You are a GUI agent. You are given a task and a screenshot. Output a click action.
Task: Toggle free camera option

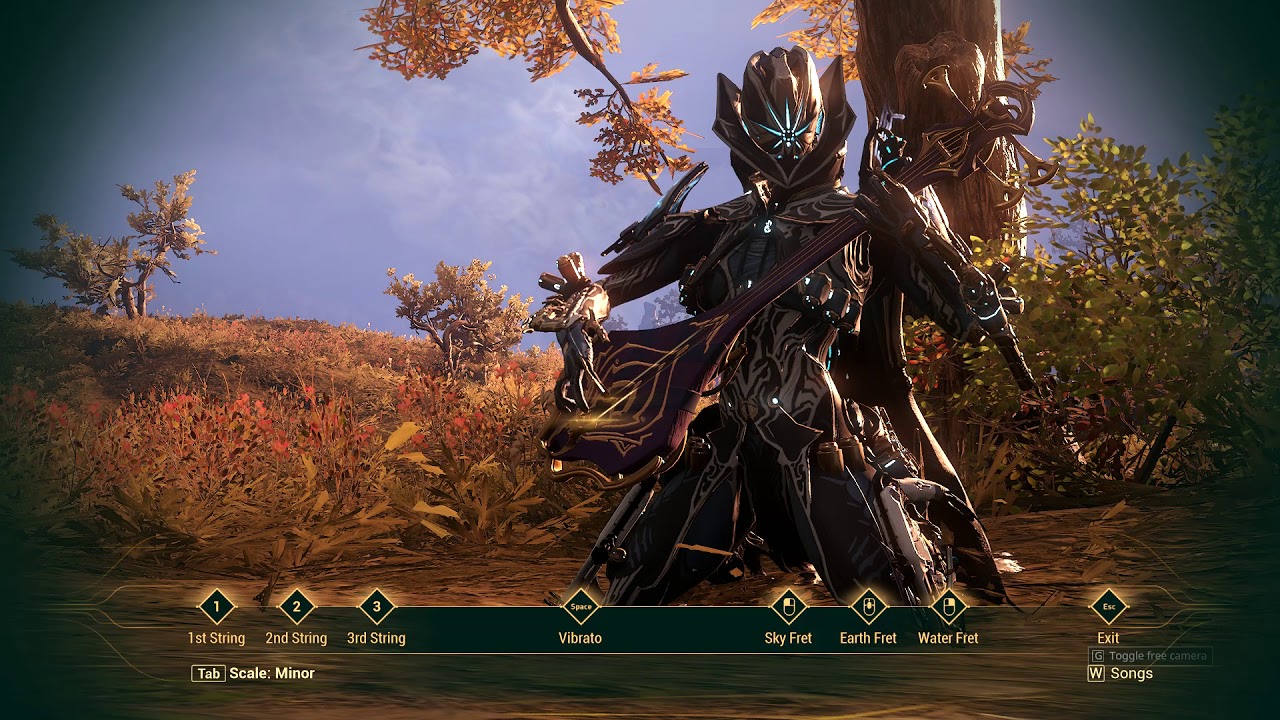tap(1150, 656)
